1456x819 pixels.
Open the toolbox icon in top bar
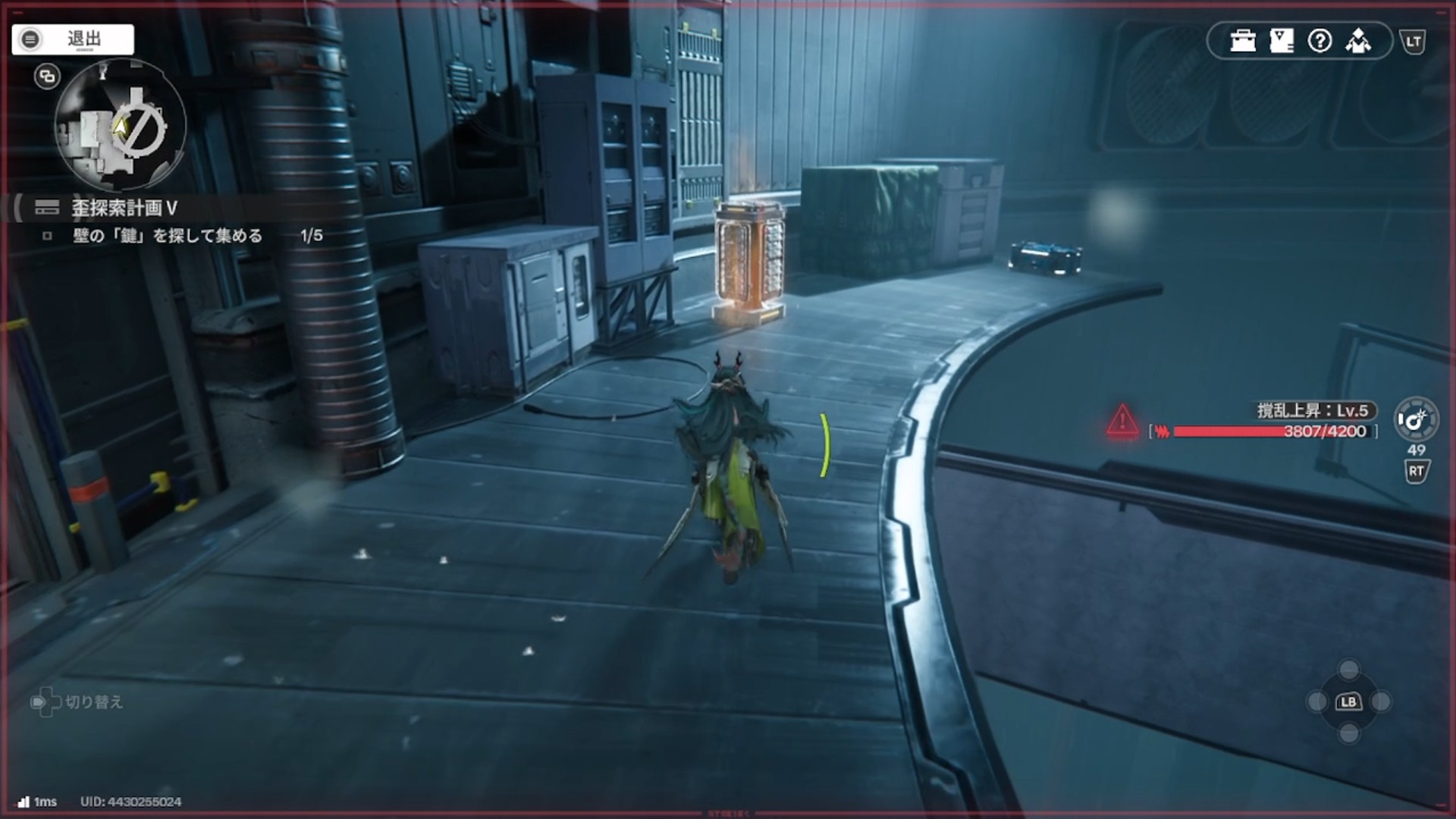[x=1243, y=41]
